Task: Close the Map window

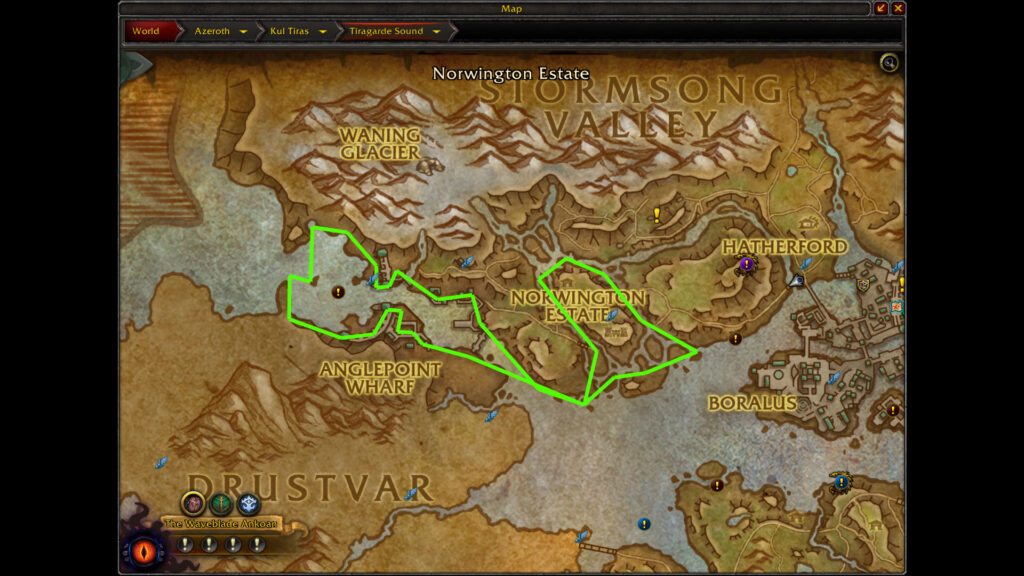Action: tap(898, 8)
